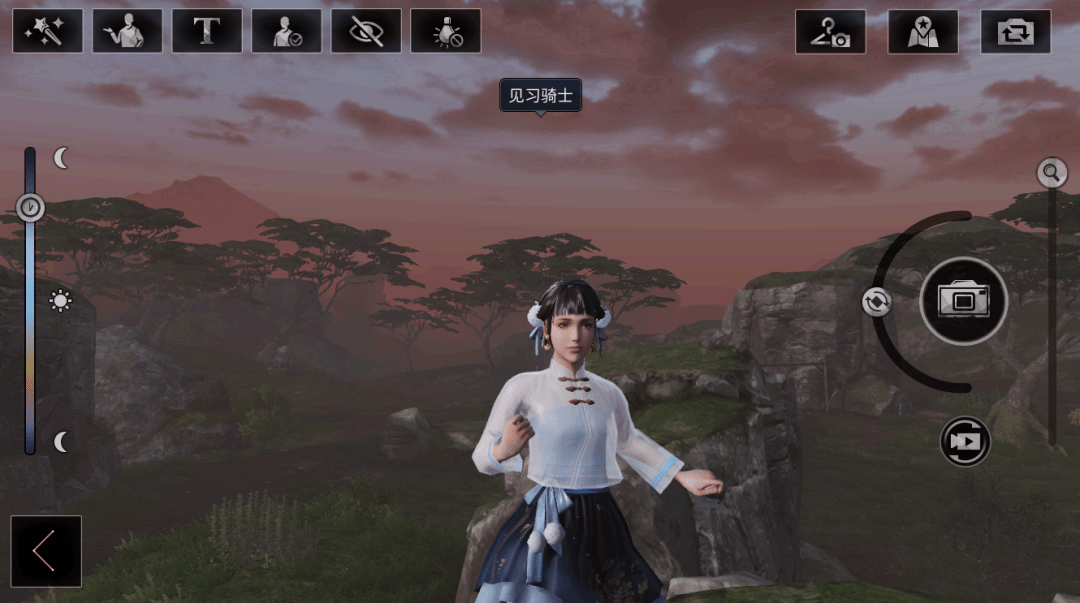This screenshot has width=1080, height=603.
Task: Open the hanger and camera outfit button
Action: coord(830,31)
